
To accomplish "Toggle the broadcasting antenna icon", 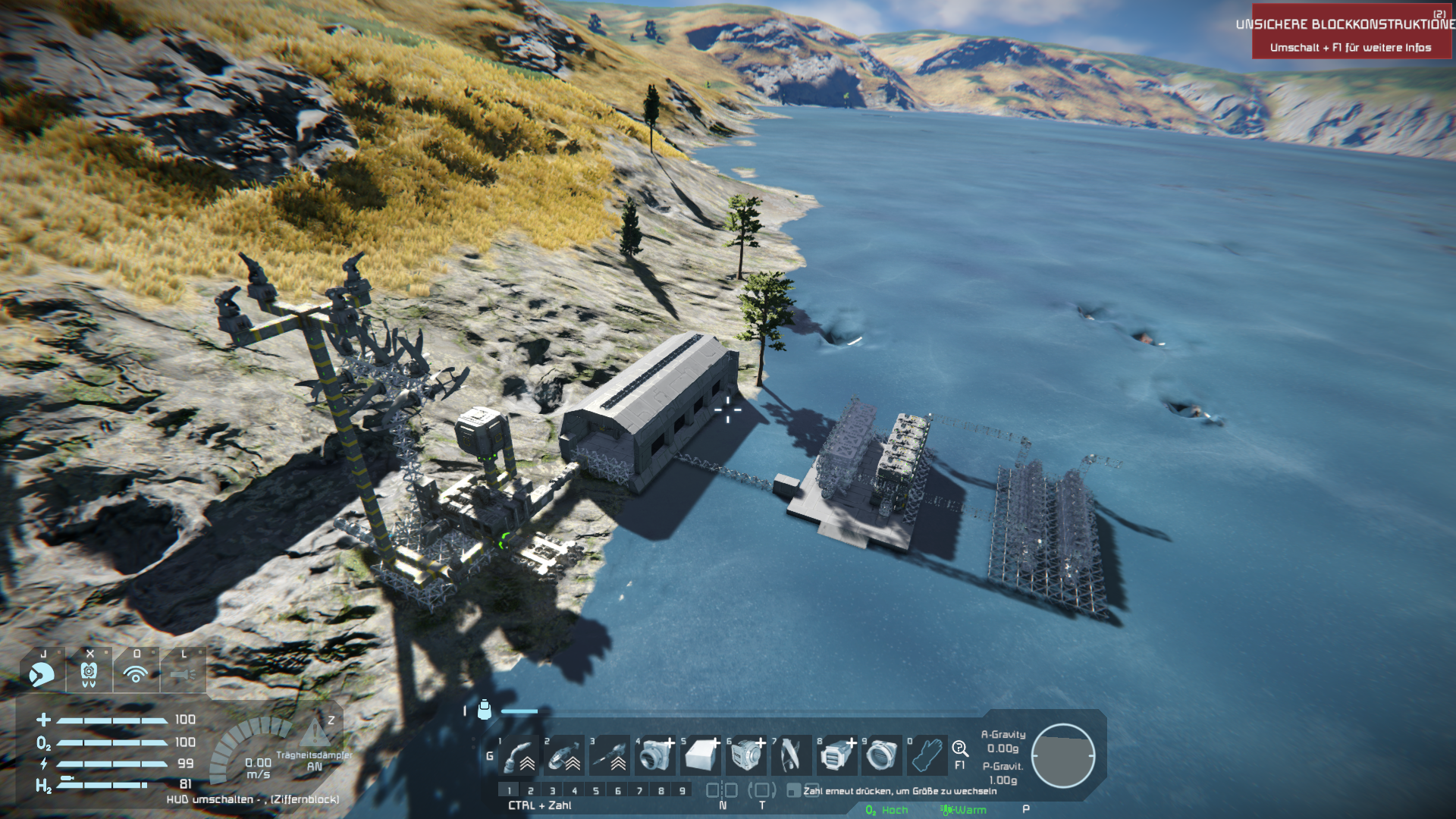I will 136,673.
